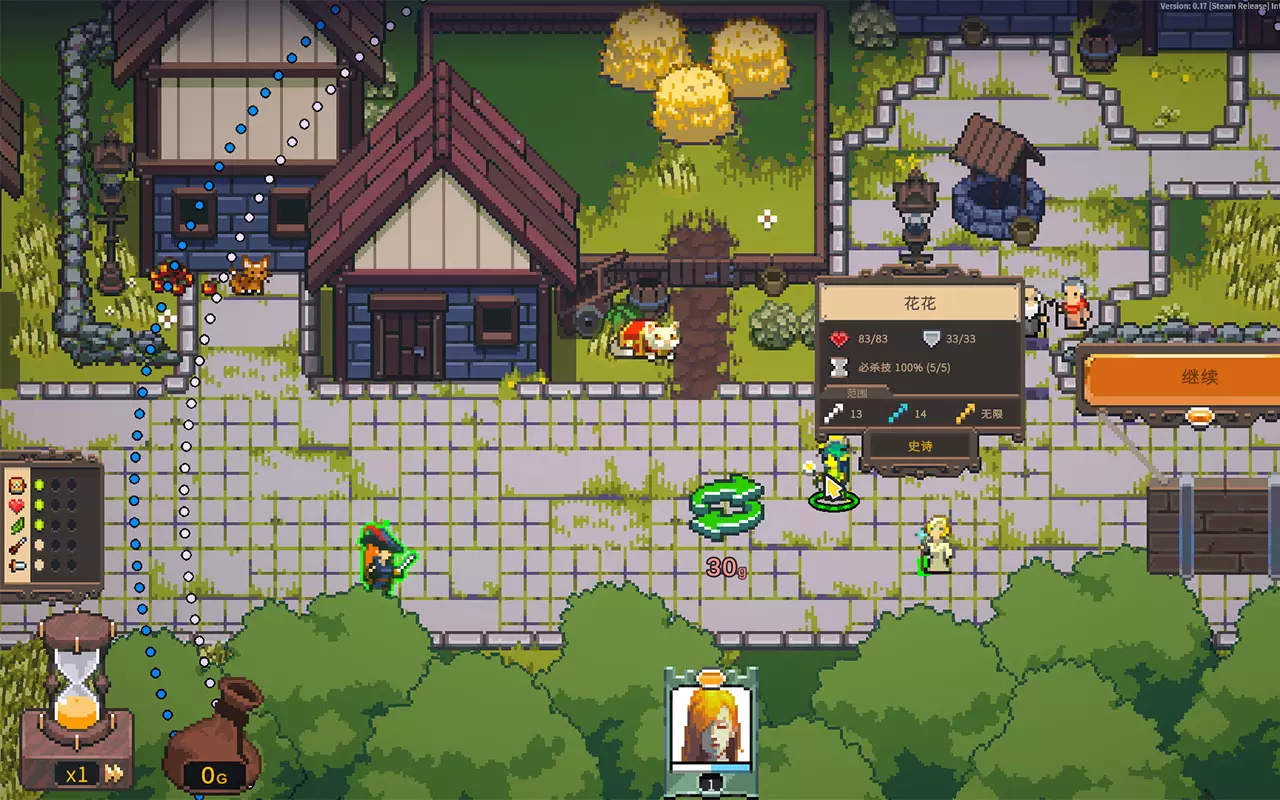The width and height of the screenshot is (1280, 800).
Task: Toggle game speed with the fast-forward arrows
Action: coord(115,773)
